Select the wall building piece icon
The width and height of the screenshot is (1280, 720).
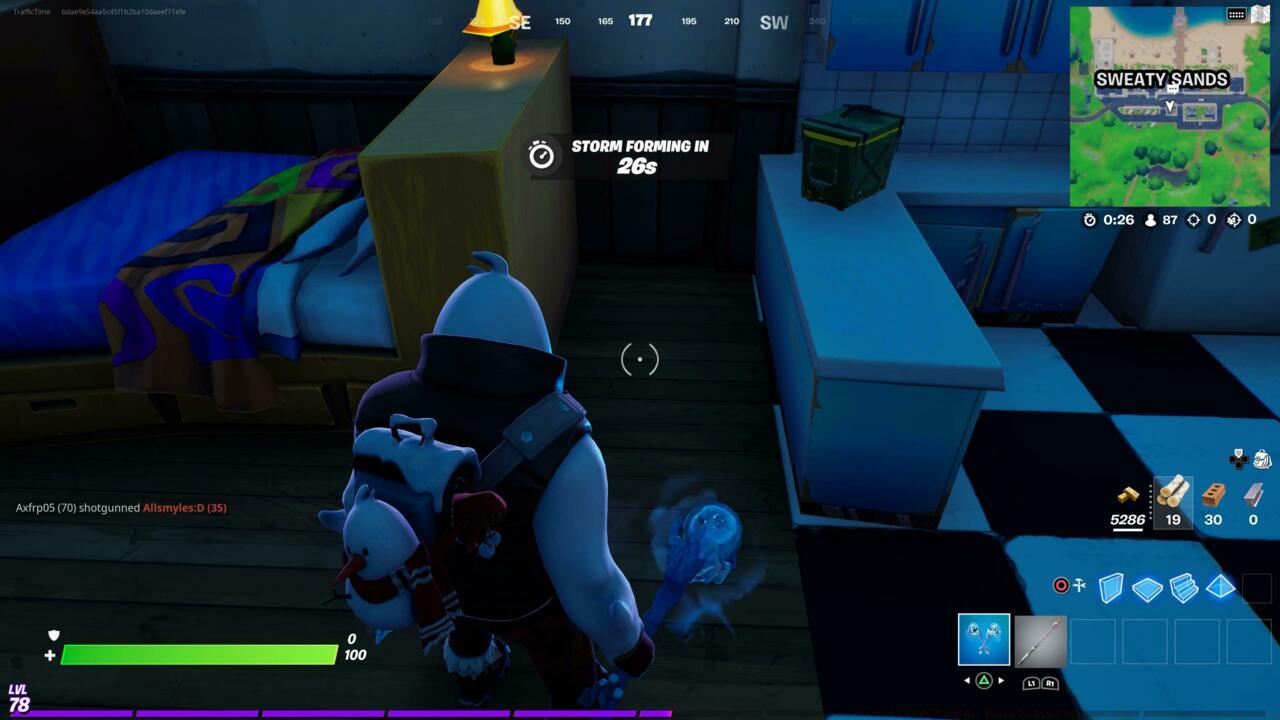[1110, 588]
